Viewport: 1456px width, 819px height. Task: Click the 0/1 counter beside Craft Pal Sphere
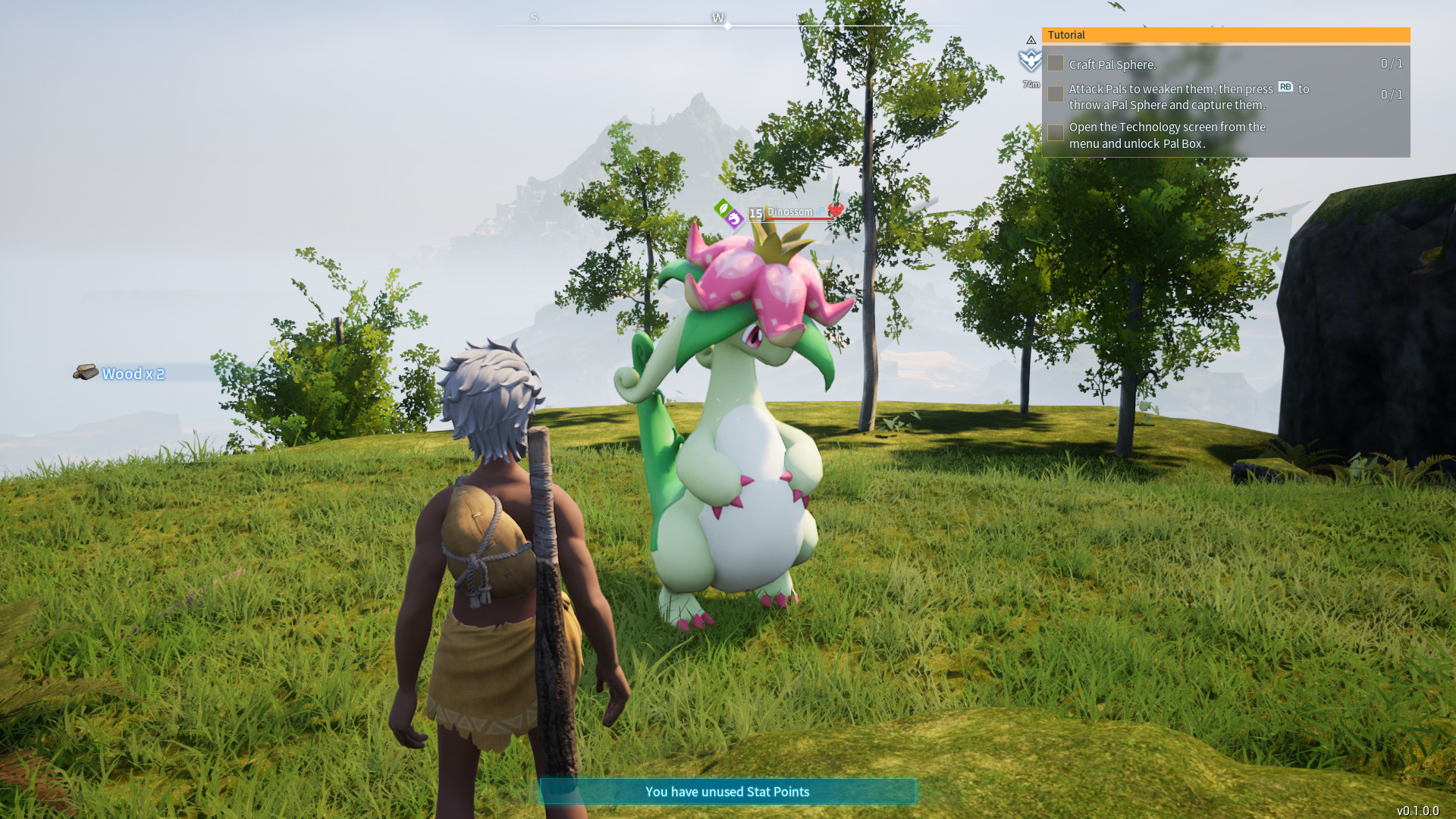point(1392,64)
